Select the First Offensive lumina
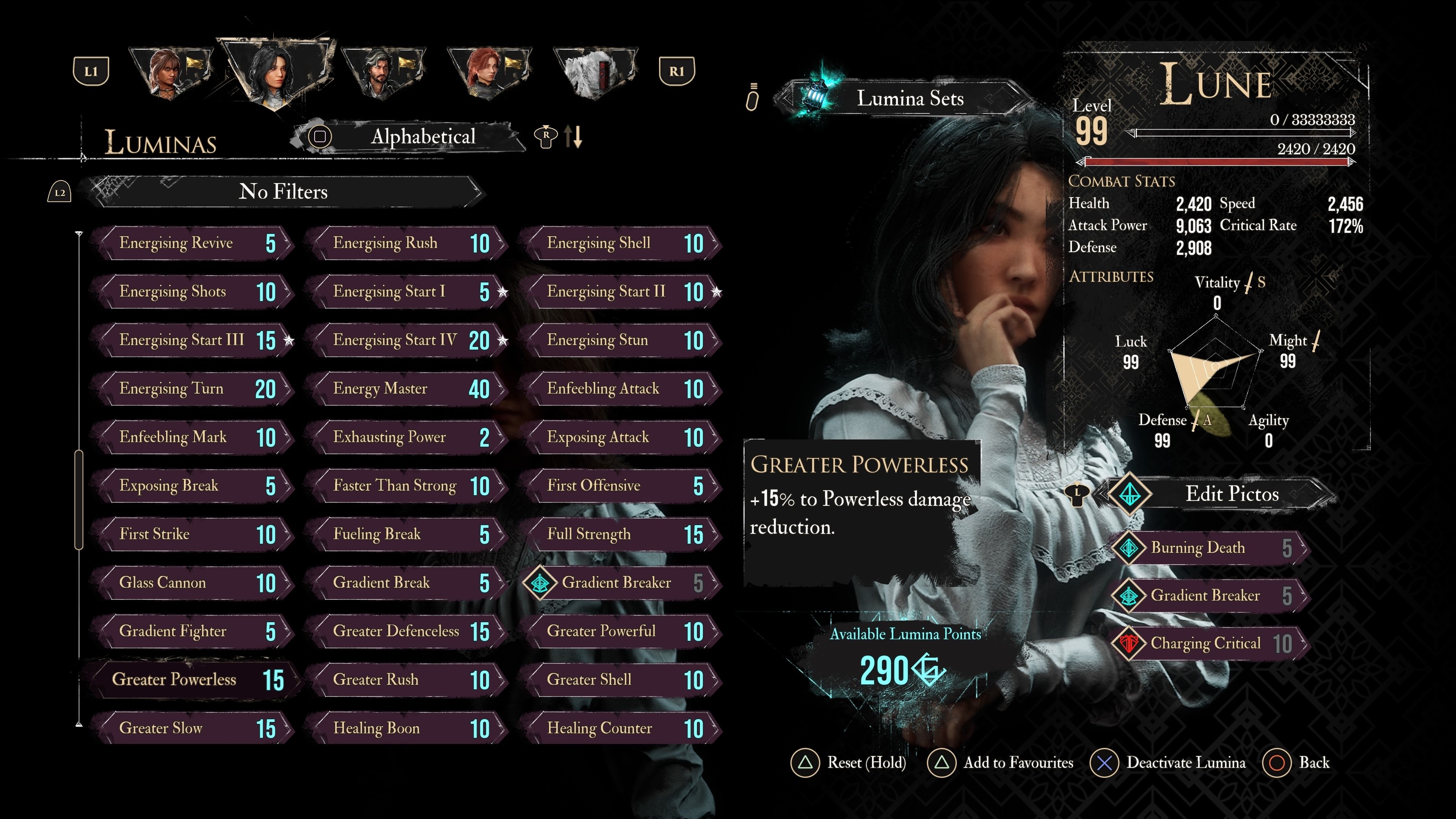Screen dimensions: 1456x819 [621, 485]
